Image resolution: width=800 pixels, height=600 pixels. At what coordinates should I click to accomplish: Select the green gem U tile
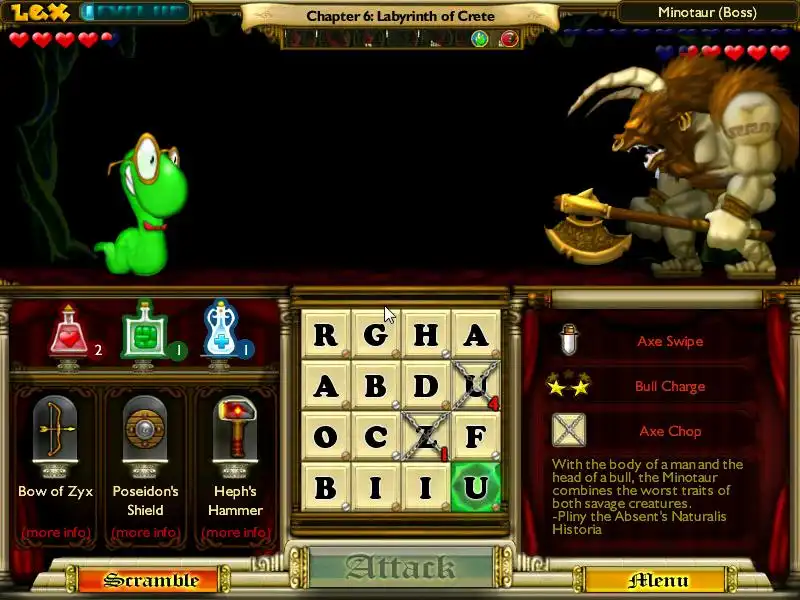tap(476, 488)
